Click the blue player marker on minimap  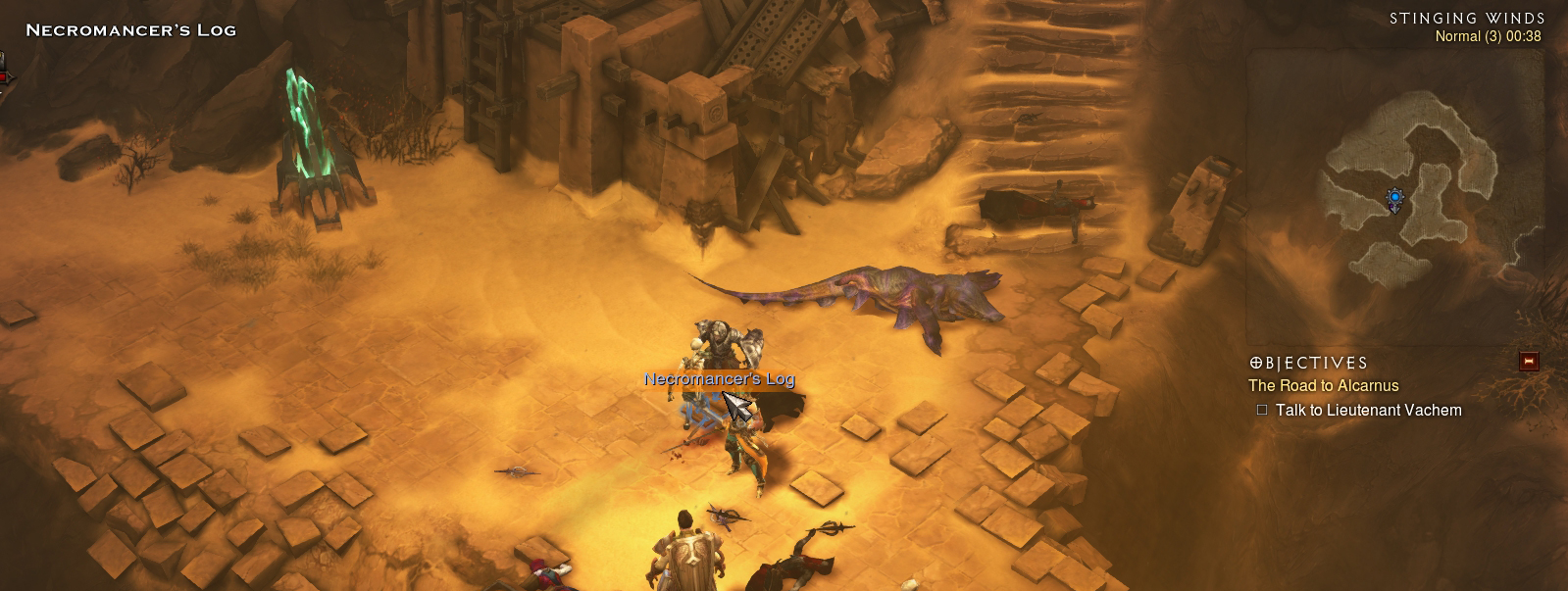1394,201
